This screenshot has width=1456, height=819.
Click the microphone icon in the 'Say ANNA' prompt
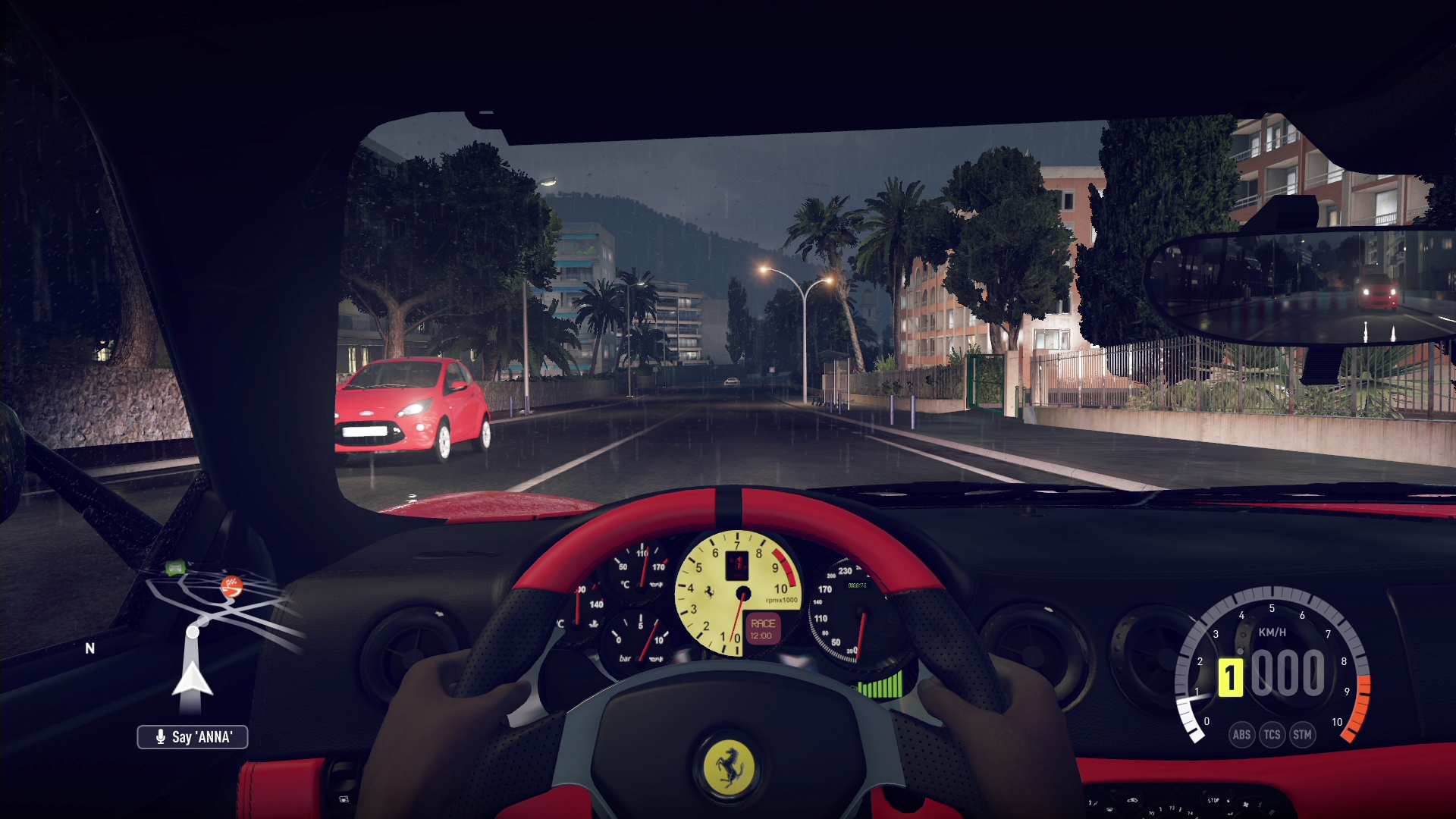[160, 736]
